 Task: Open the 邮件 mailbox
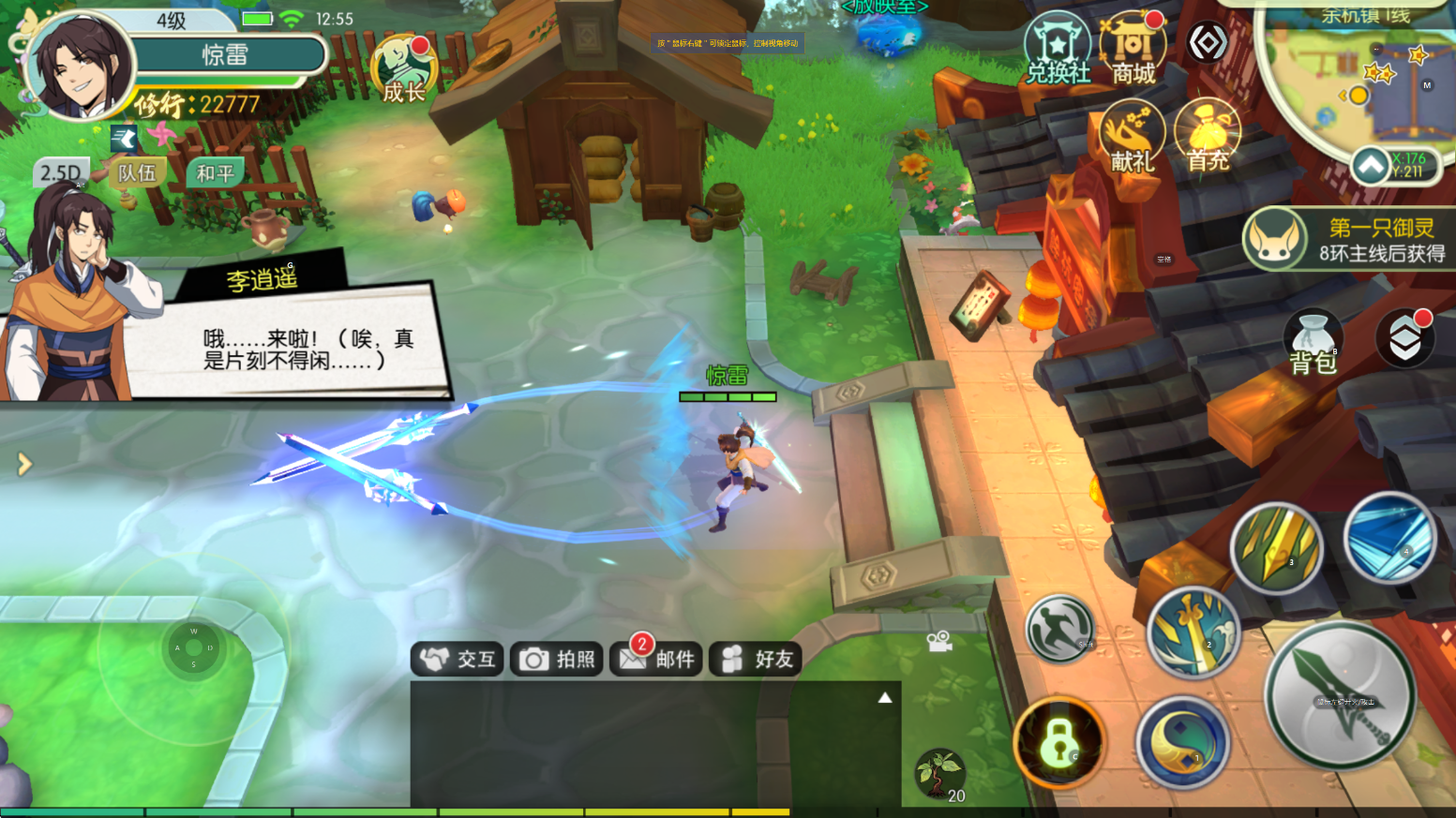click(x=657, y=660)
